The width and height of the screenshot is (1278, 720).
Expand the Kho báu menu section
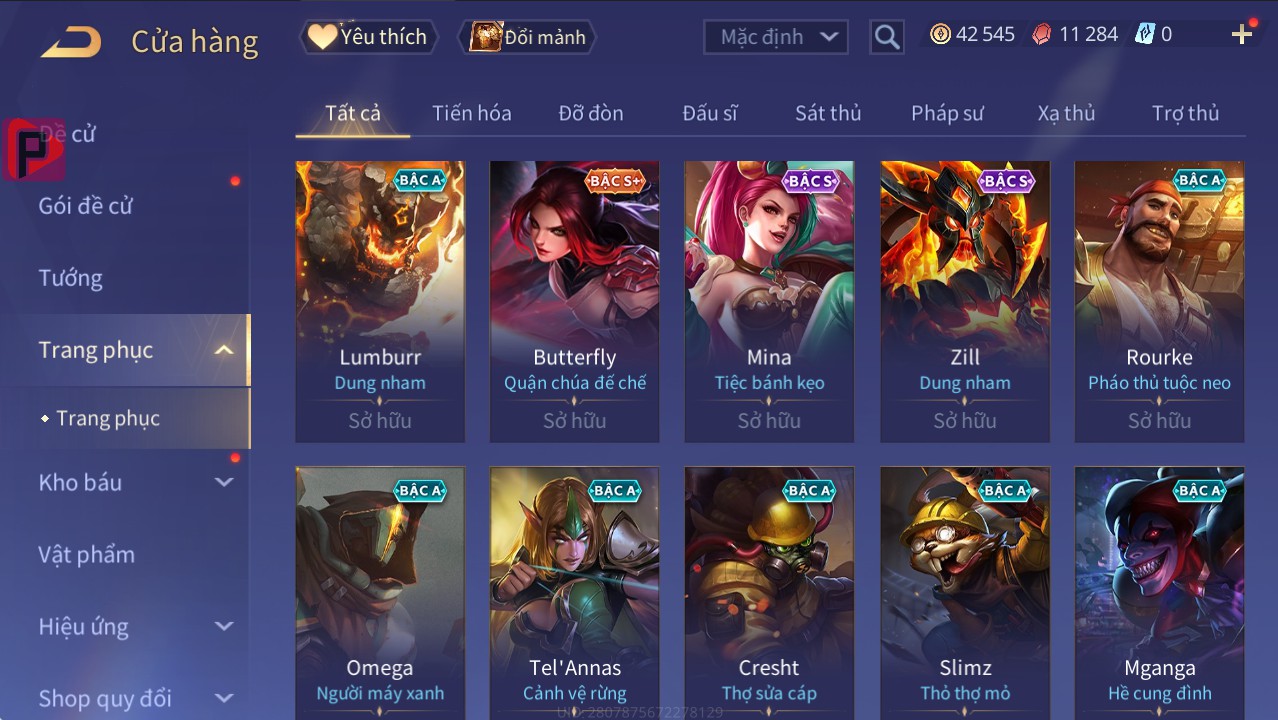[x=135, y=482]
